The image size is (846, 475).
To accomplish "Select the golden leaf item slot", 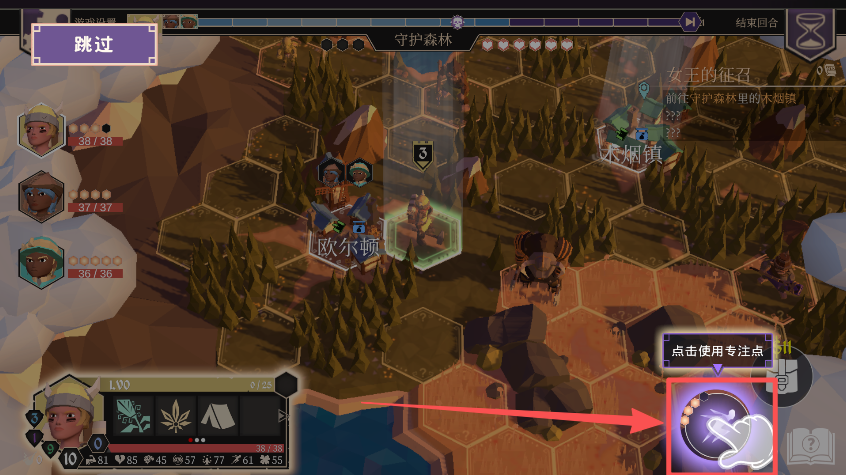I will 173,415.
